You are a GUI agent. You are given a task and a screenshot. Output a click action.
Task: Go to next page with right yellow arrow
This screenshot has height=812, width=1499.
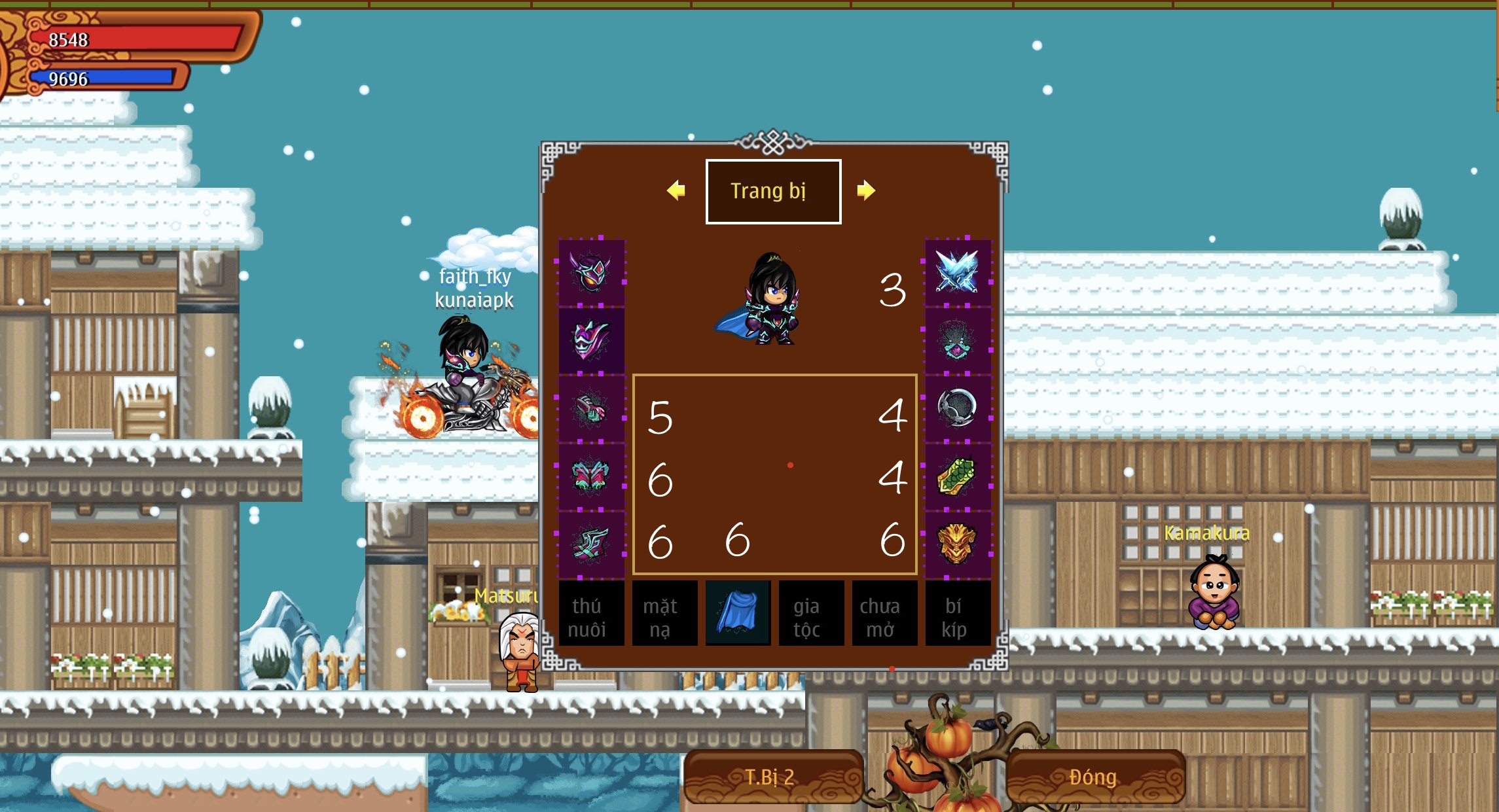tap(865, 190)
